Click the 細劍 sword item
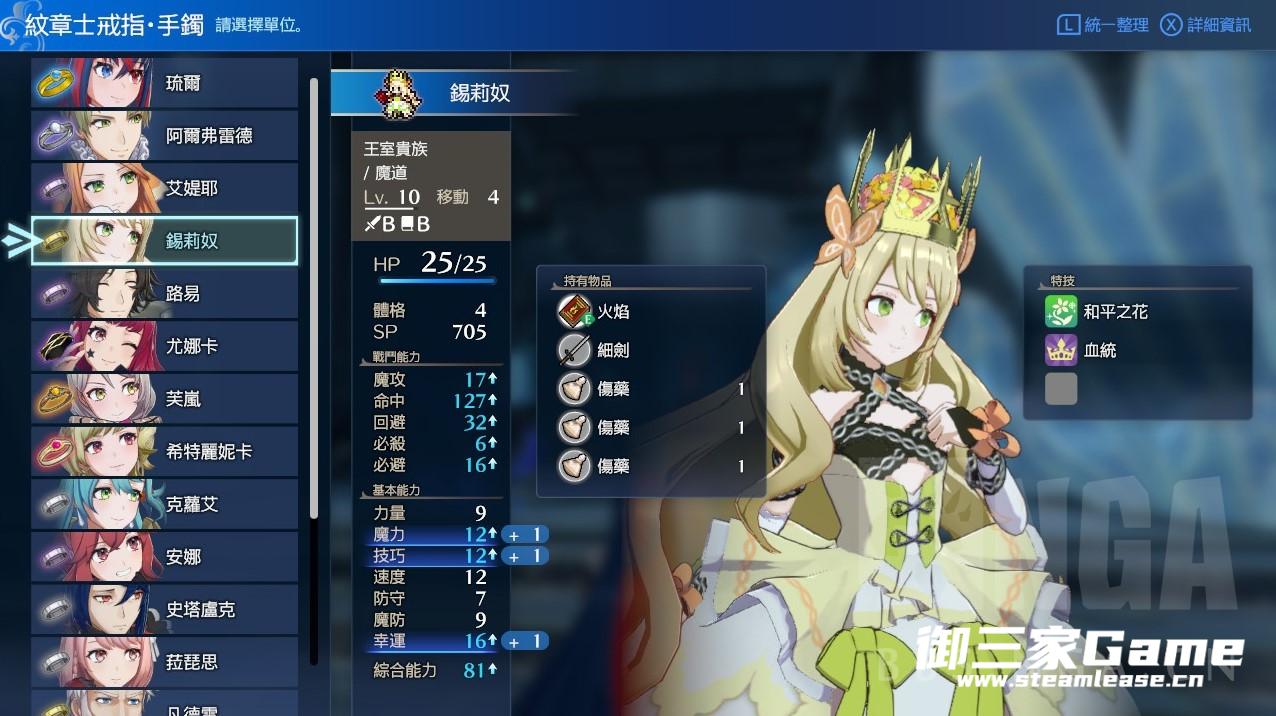1276x716 pixels. click(x=612, y=350)
